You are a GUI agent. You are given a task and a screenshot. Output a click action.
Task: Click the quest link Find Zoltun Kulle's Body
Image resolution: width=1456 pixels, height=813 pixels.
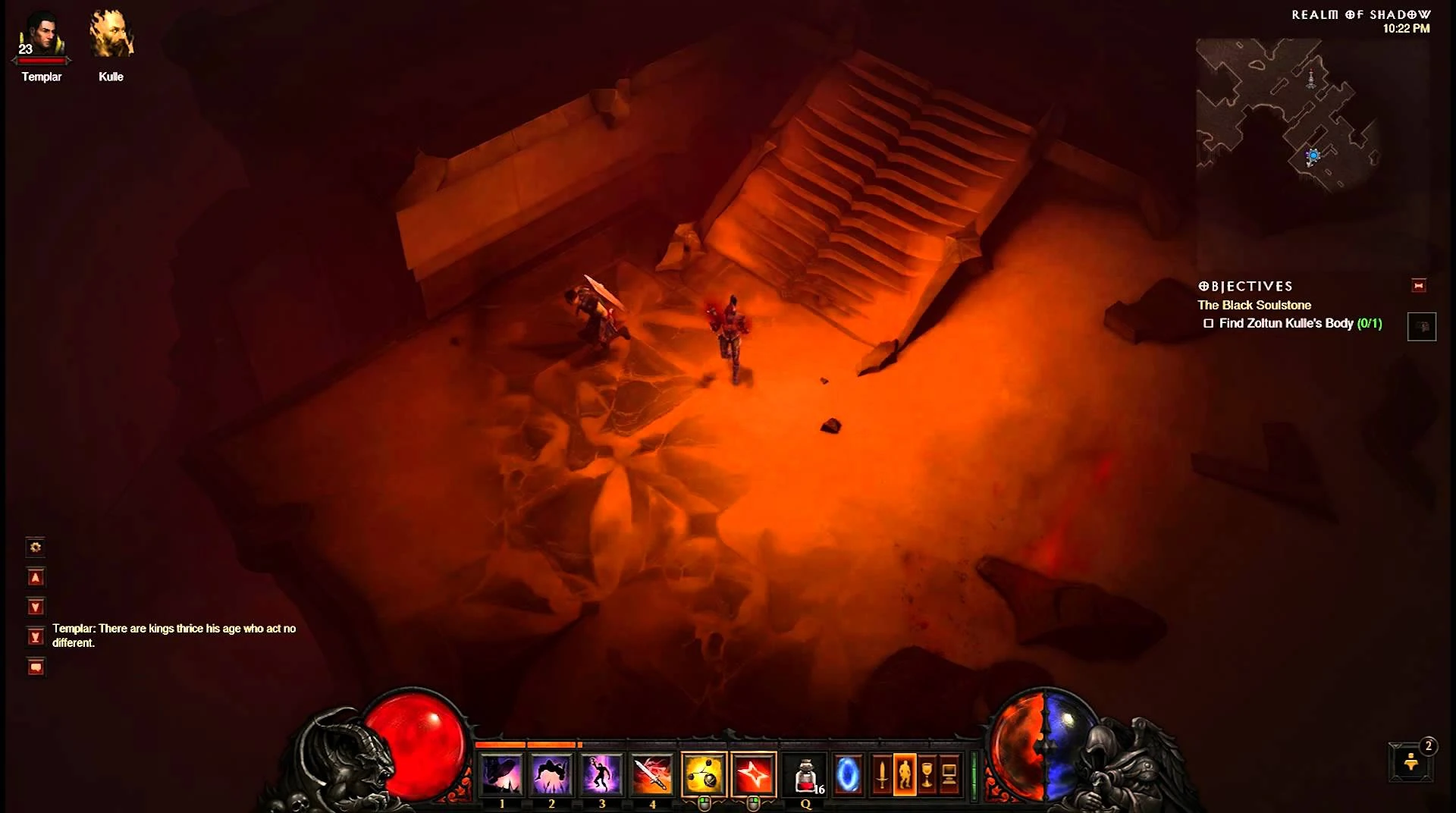point(1289,323)
